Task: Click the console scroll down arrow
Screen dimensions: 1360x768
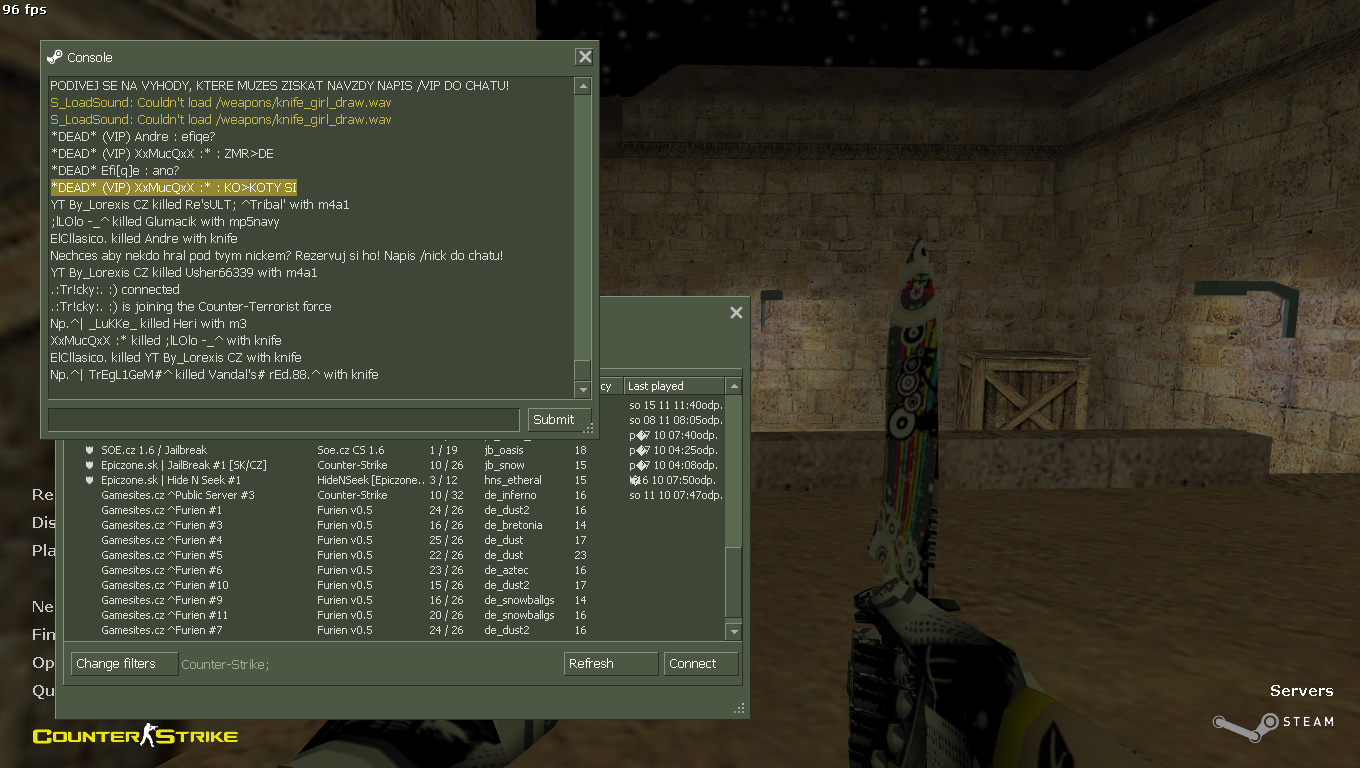Action: (x=583, y=389)
